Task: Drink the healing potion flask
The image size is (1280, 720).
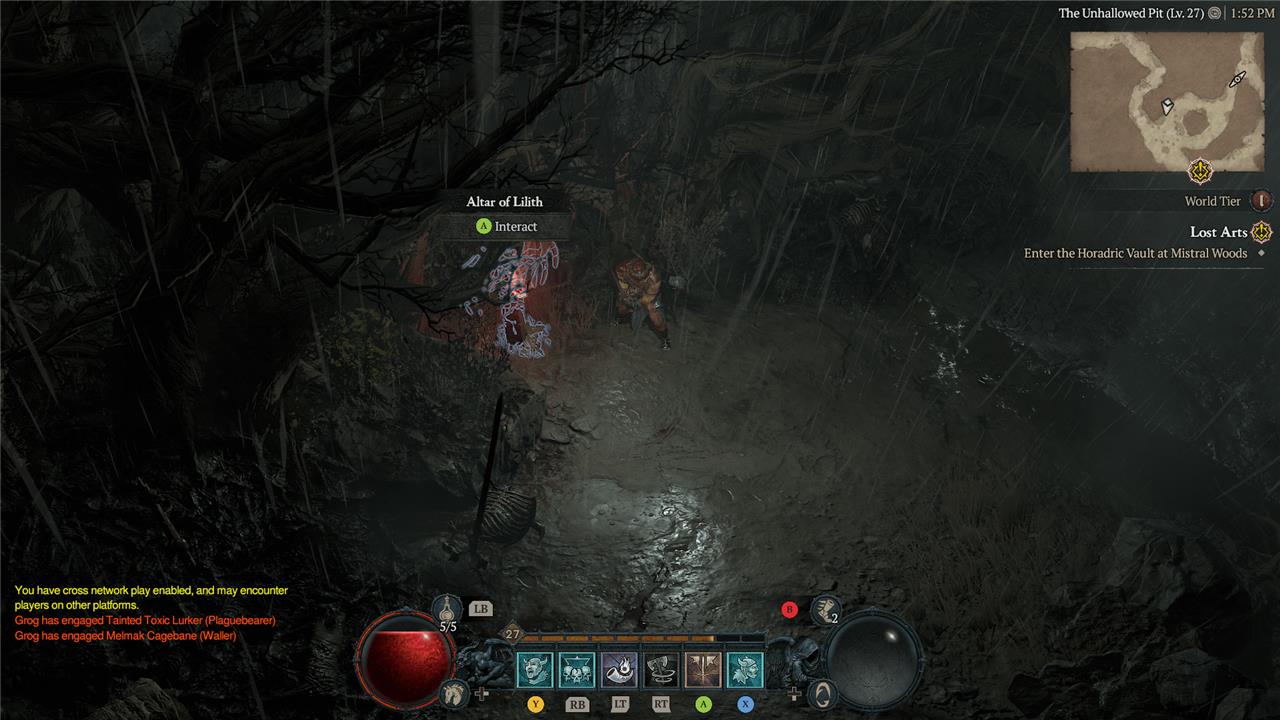Action: (x=448, y=608)
